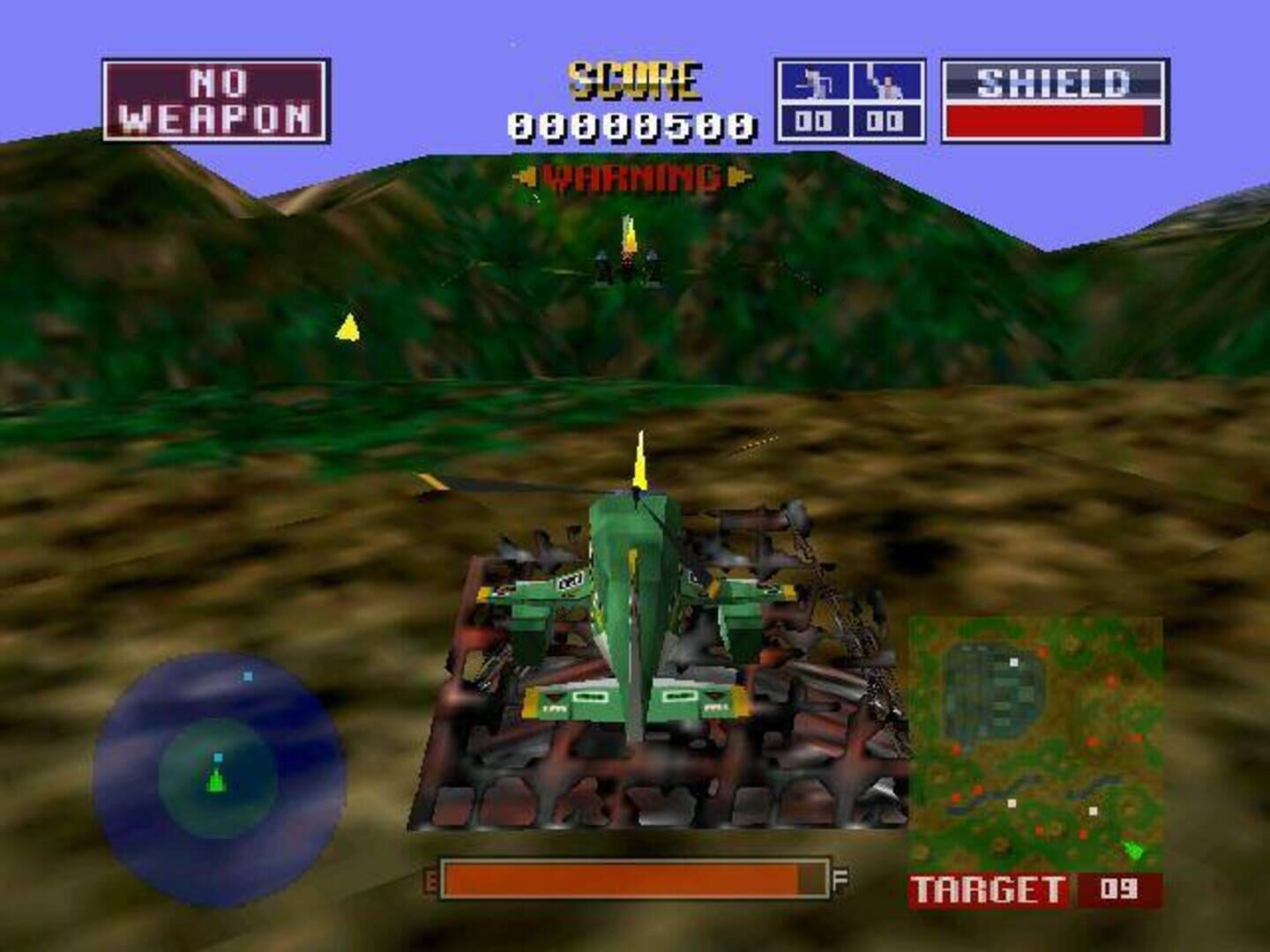Click the yellow arrow waypoint marker

tap(347, 328)
